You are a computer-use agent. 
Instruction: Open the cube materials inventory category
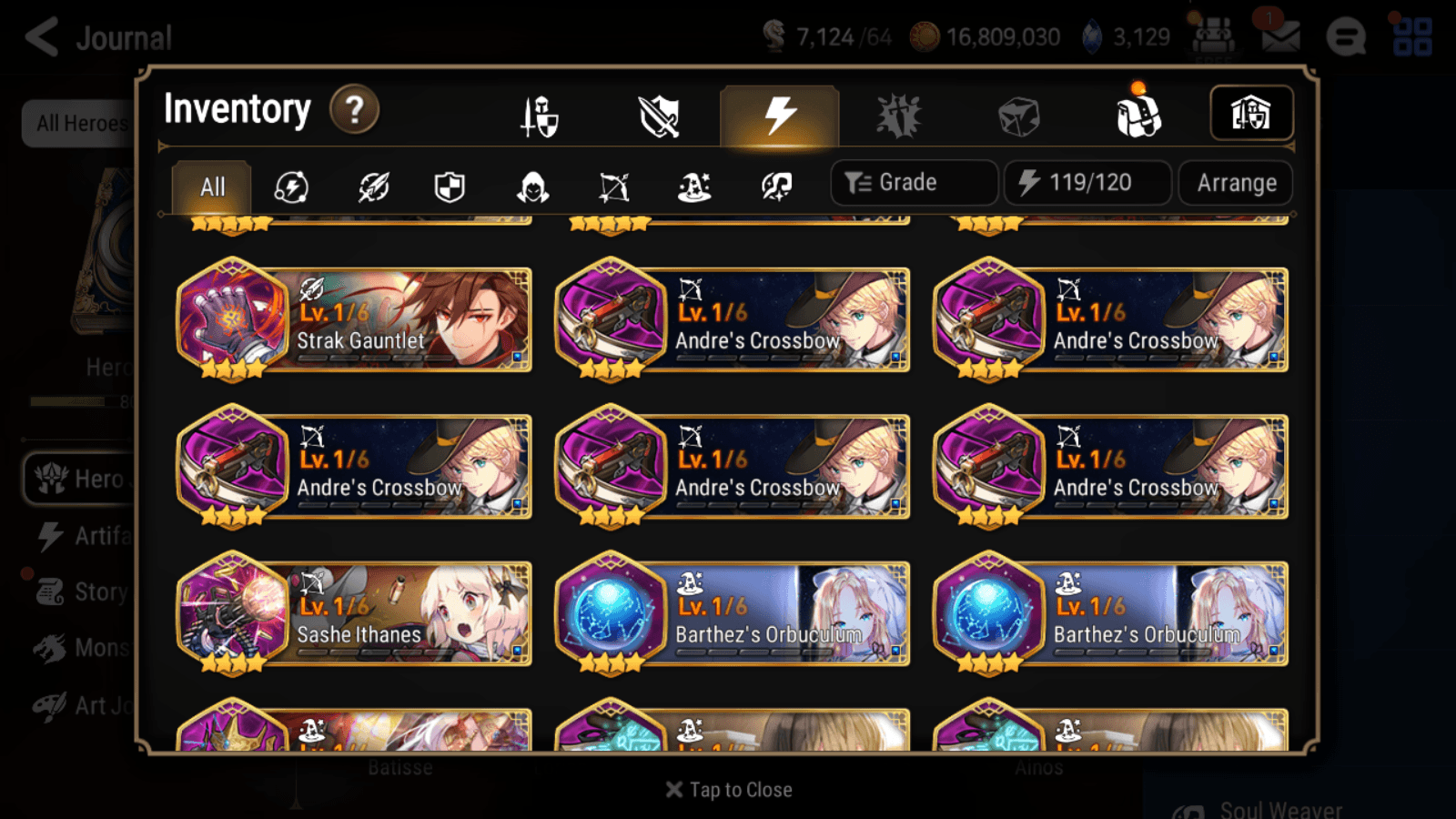(x=1019, y=116)
